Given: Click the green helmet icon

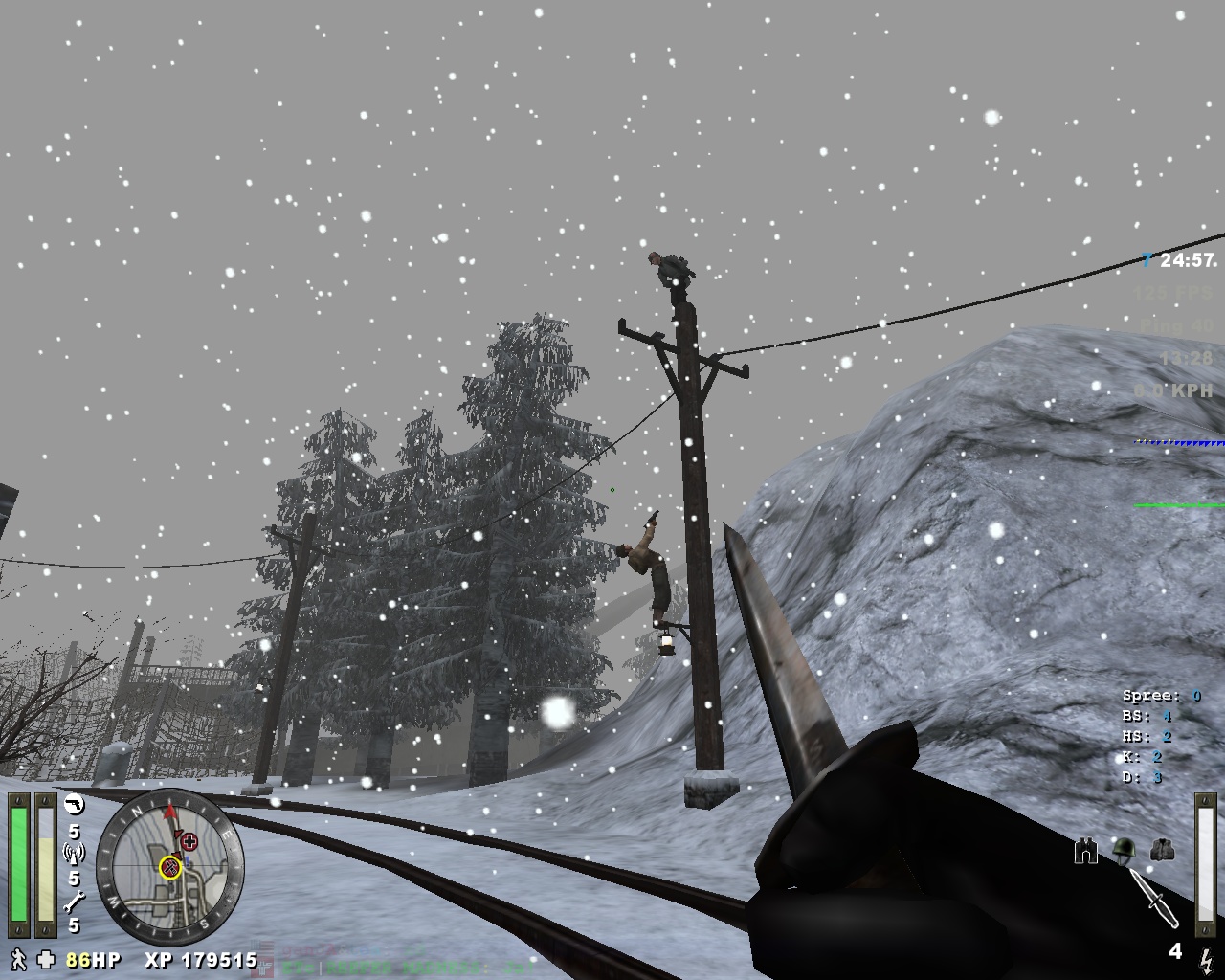Looking at the screenshot, I should (1122, 850).
